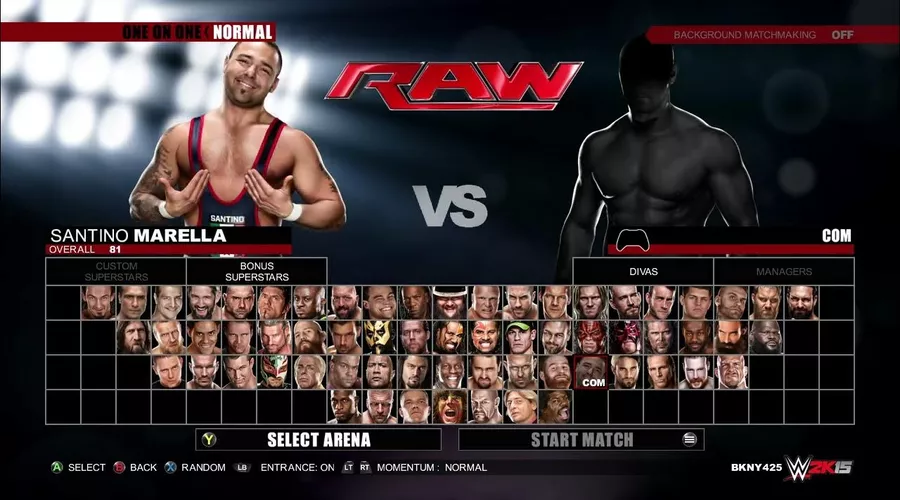The width and height of the screenshot is (900, 500).
Task: Pick the Ultimate Warrior face-paint portrait
Action: [450, 407]
